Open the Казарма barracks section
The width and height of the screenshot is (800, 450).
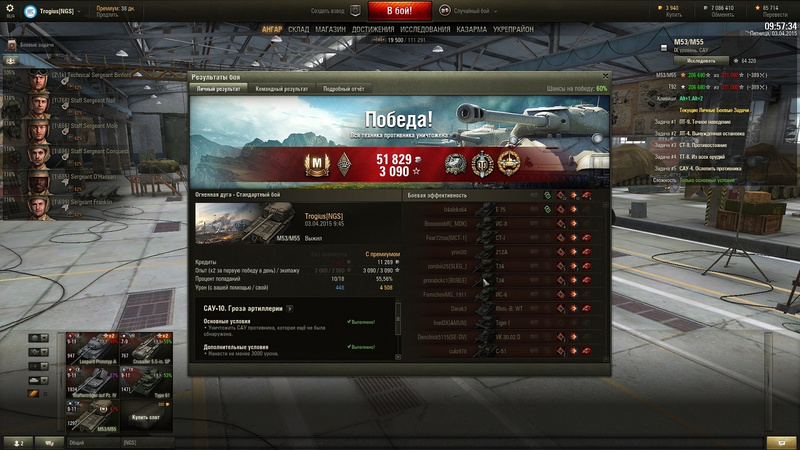(473, 30)
